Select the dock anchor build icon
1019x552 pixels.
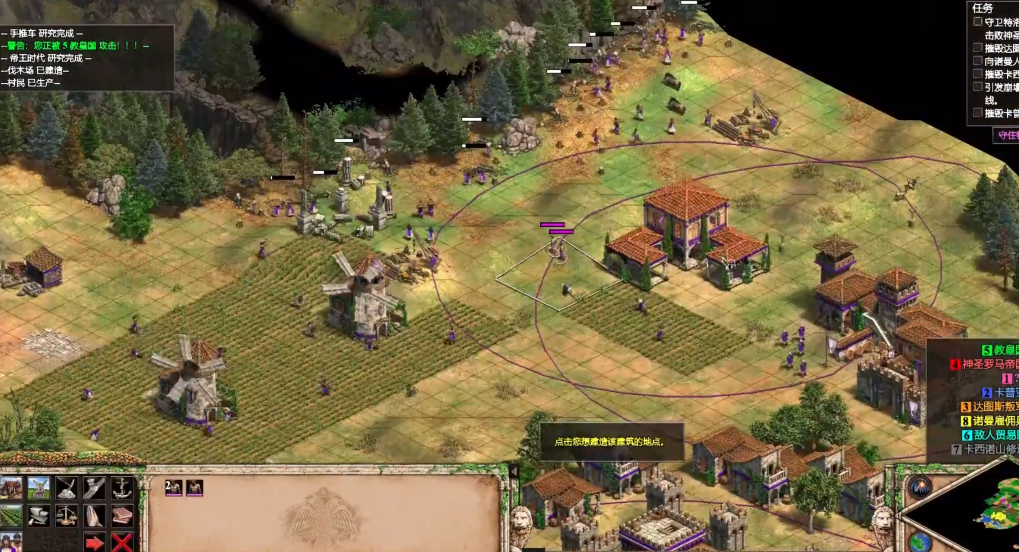[x=122, y=488]
